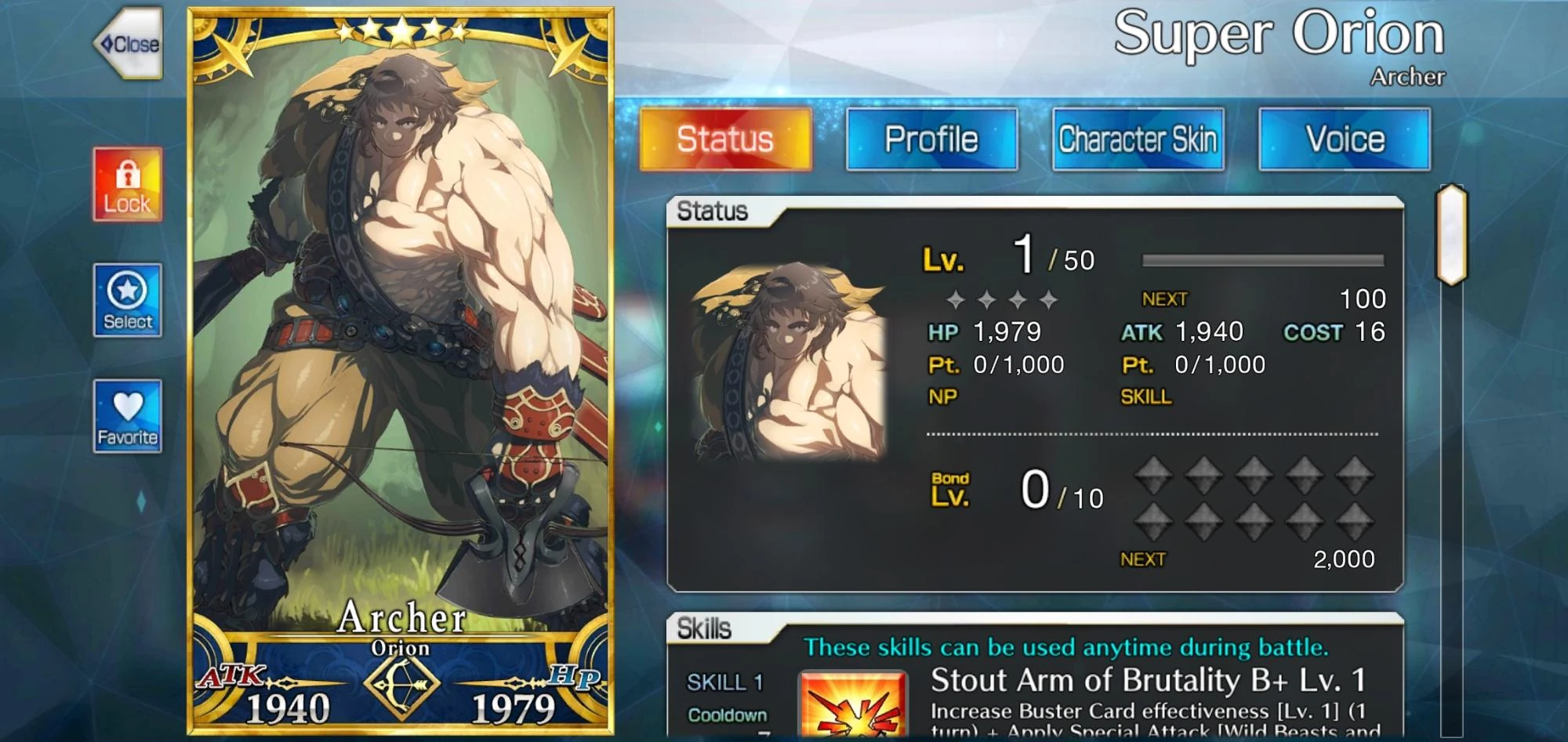Switch to the Profile tab
This screenshot has width=1568, height=742.
pos(931,139)
